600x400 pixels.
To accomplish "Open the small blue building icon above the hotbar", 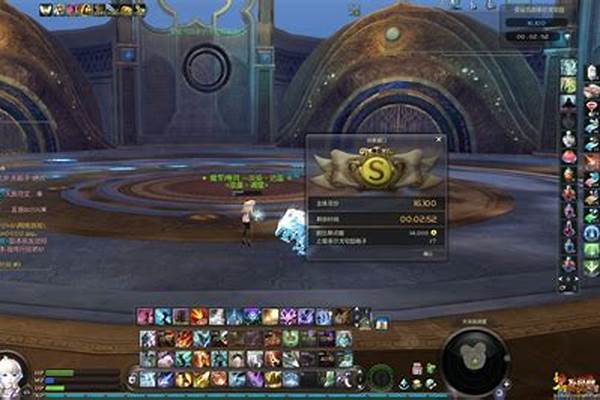I will 382,322.
